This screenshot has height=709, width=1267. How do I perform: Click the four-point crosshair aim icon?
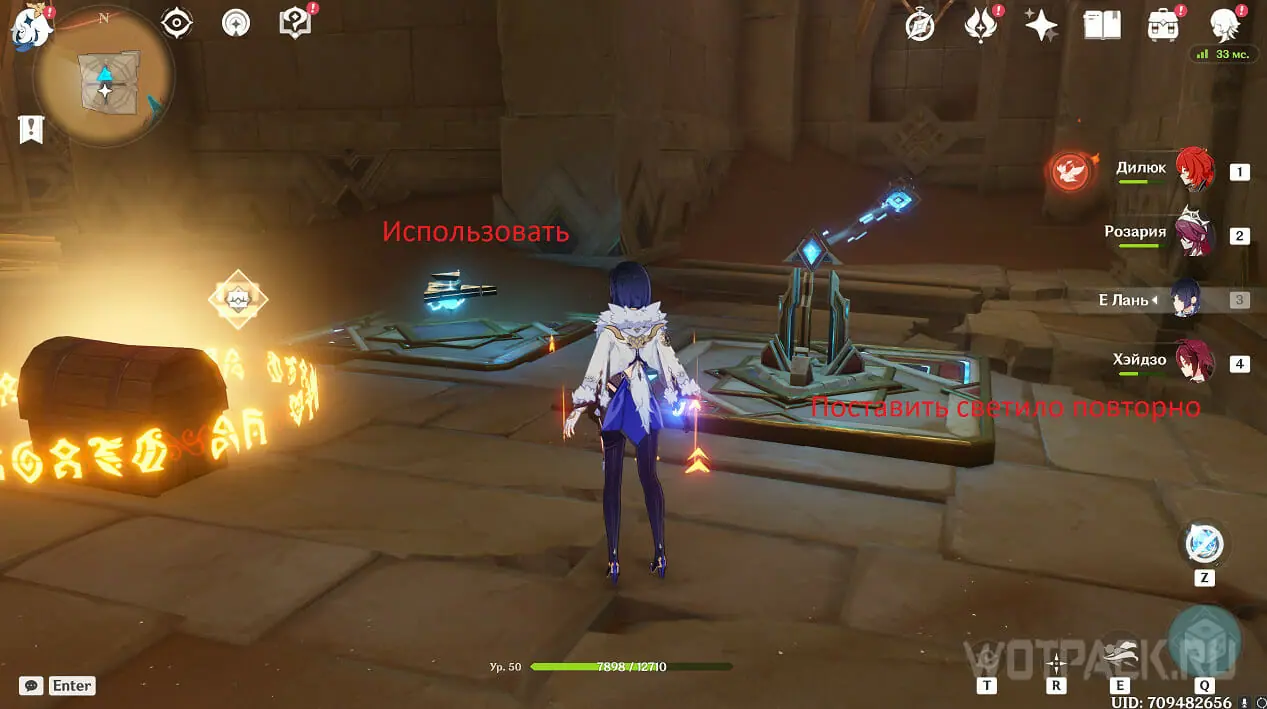(x=1056, y=662)
